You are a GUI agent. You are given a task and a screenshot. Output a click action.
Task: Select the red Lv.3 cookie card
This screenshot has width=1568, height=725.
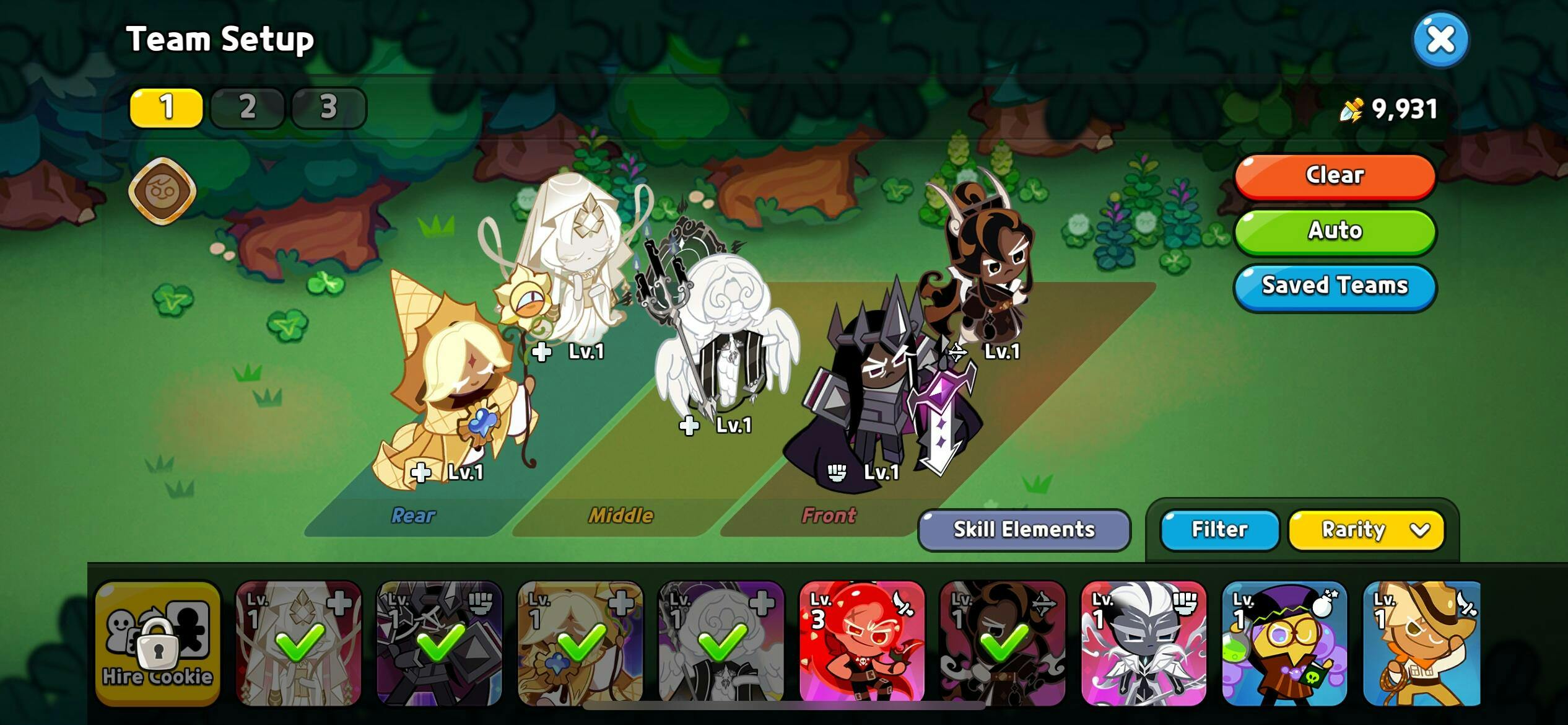(x=861, y=643)
